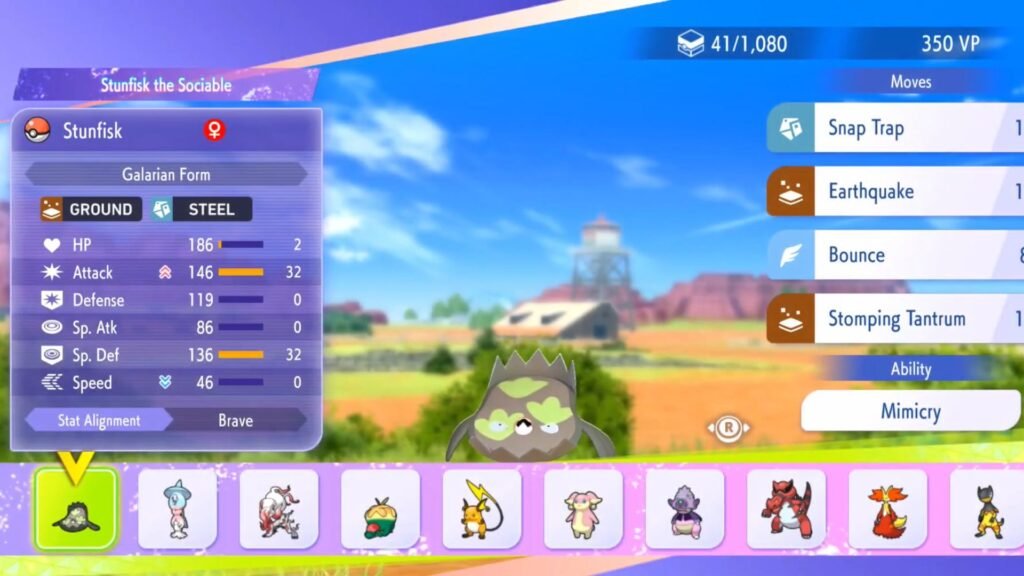Image resolution: width=1024 pixels, height=576 pixels.
Task: Select the Hisuian Zoroark slot
Action: pos(279,509)
